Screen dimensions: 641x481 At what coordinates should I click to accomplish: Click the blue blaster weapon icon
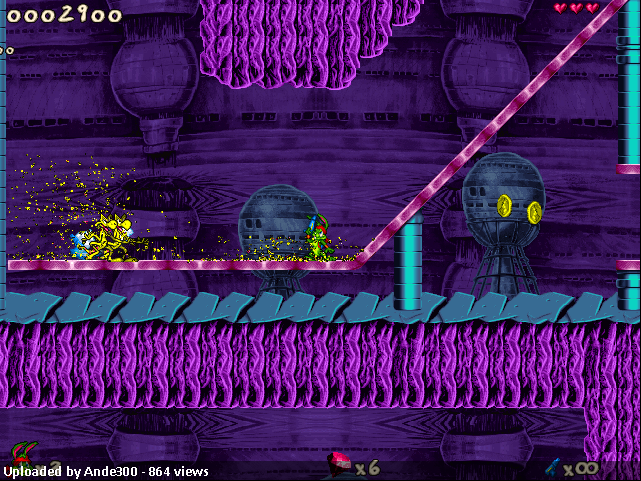point(551,465)
